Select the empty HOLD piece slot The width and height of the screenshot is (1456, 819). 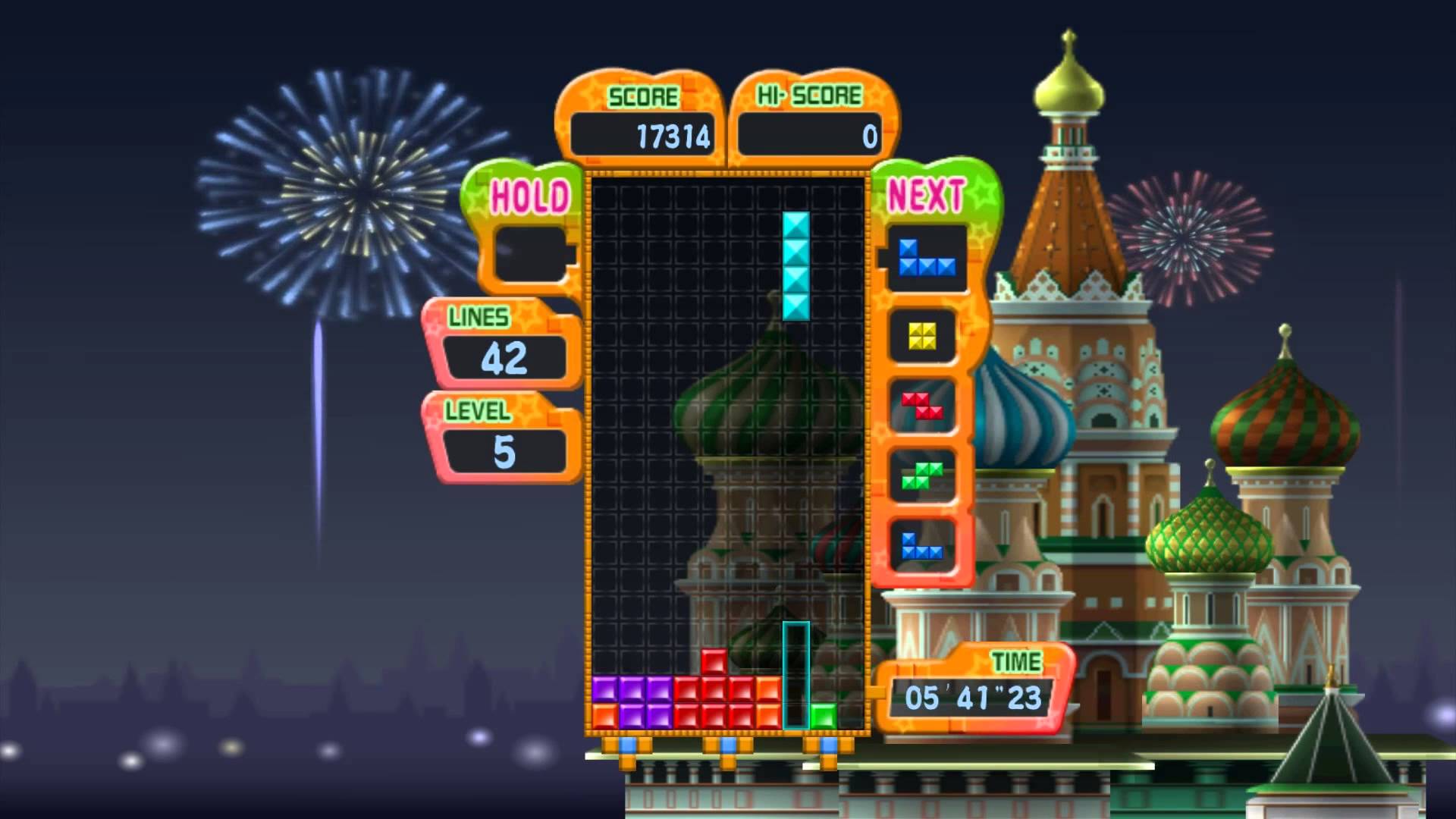click(x=531, y=255)
